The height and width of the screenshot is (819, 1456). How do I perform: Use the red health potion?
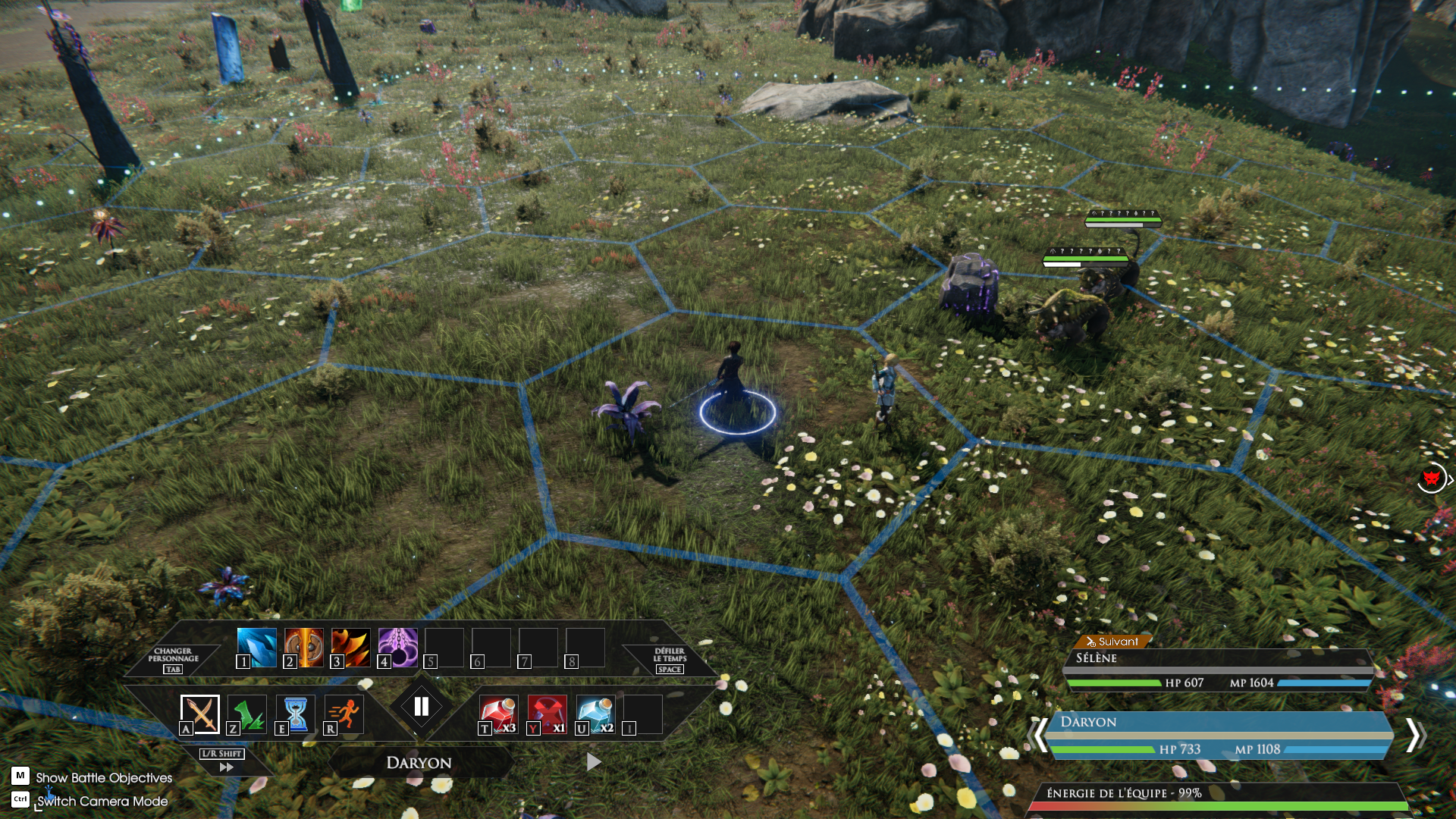pos(498,714)
